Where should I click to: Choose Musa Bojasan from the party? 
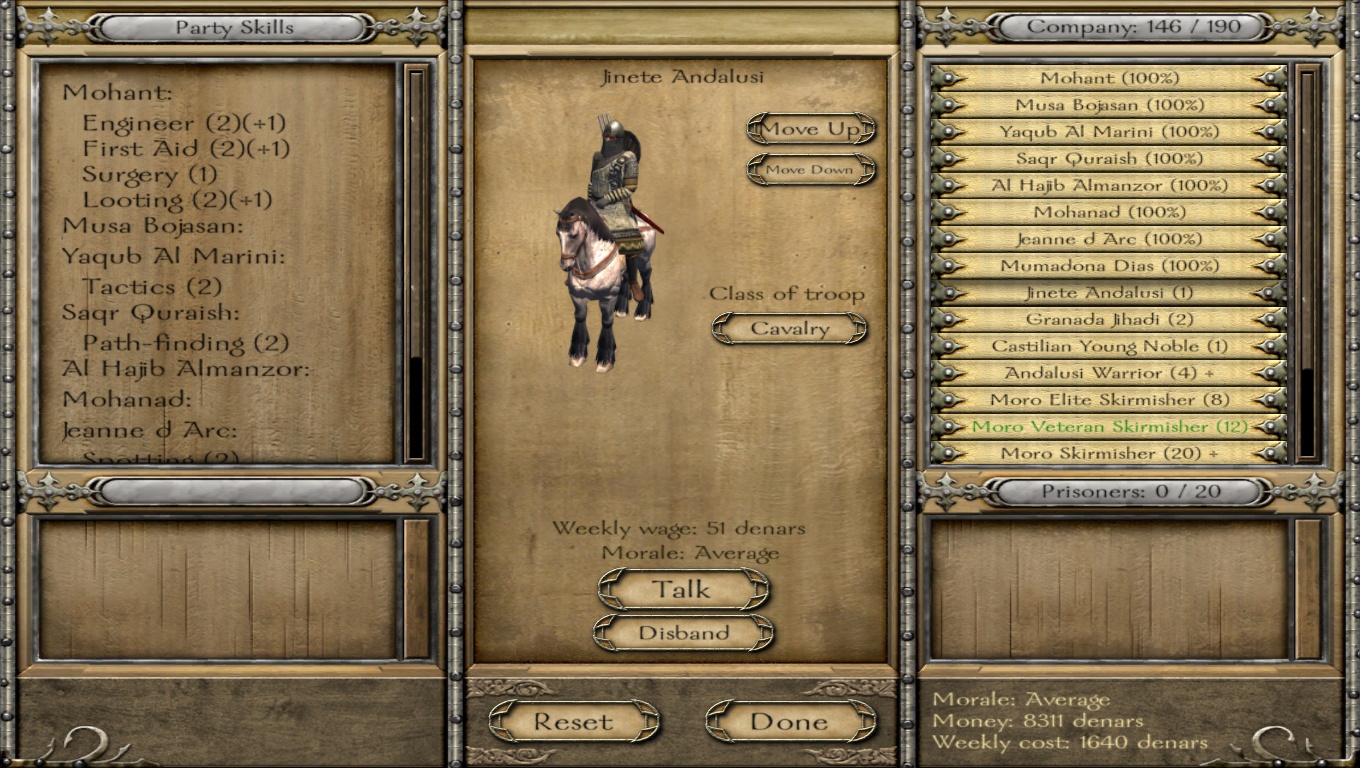click(x=1109, y=105)
